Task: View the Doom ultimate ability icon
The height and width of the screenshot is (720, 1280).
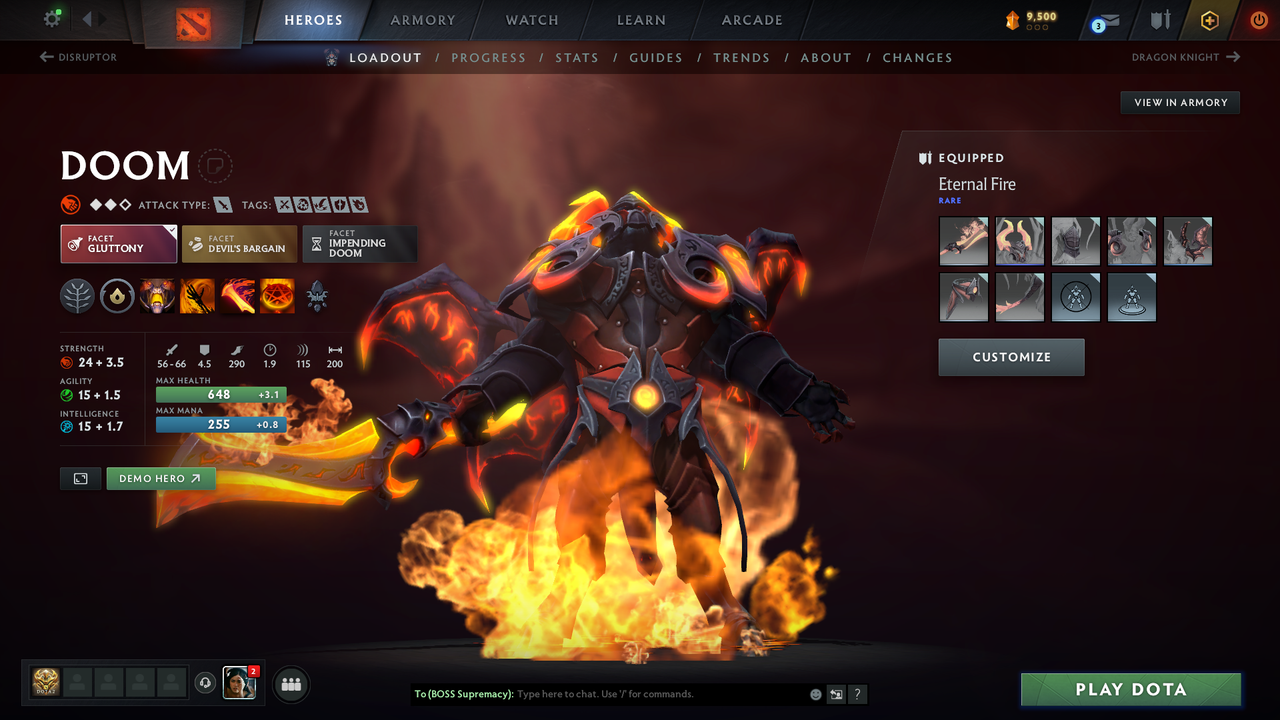Action: (x=277, y=296)
